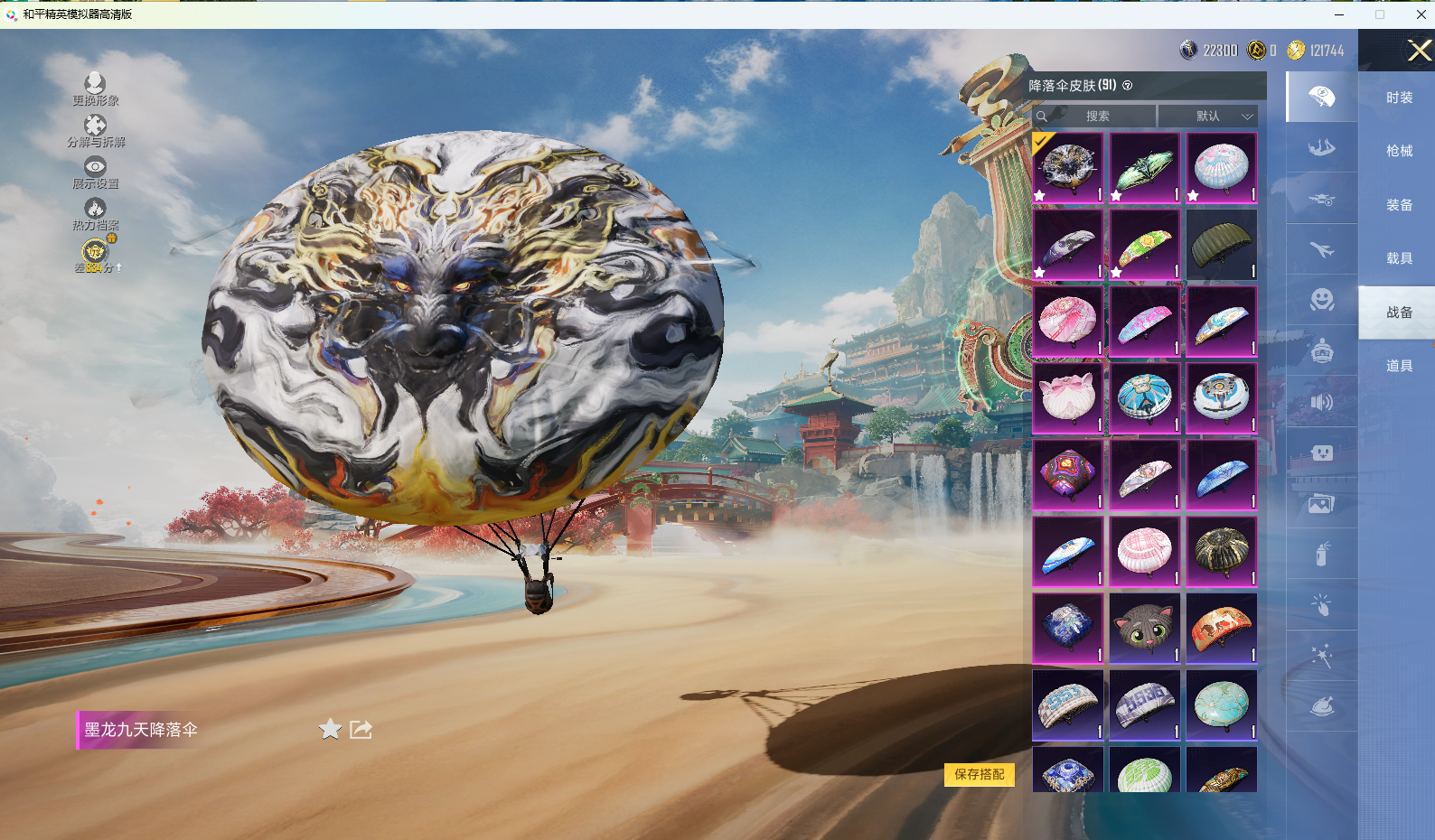Open the 更换形象 character change option
The width and height of the screenshot is (1435, 840).
pyautogui.click(x=95, y=89)
